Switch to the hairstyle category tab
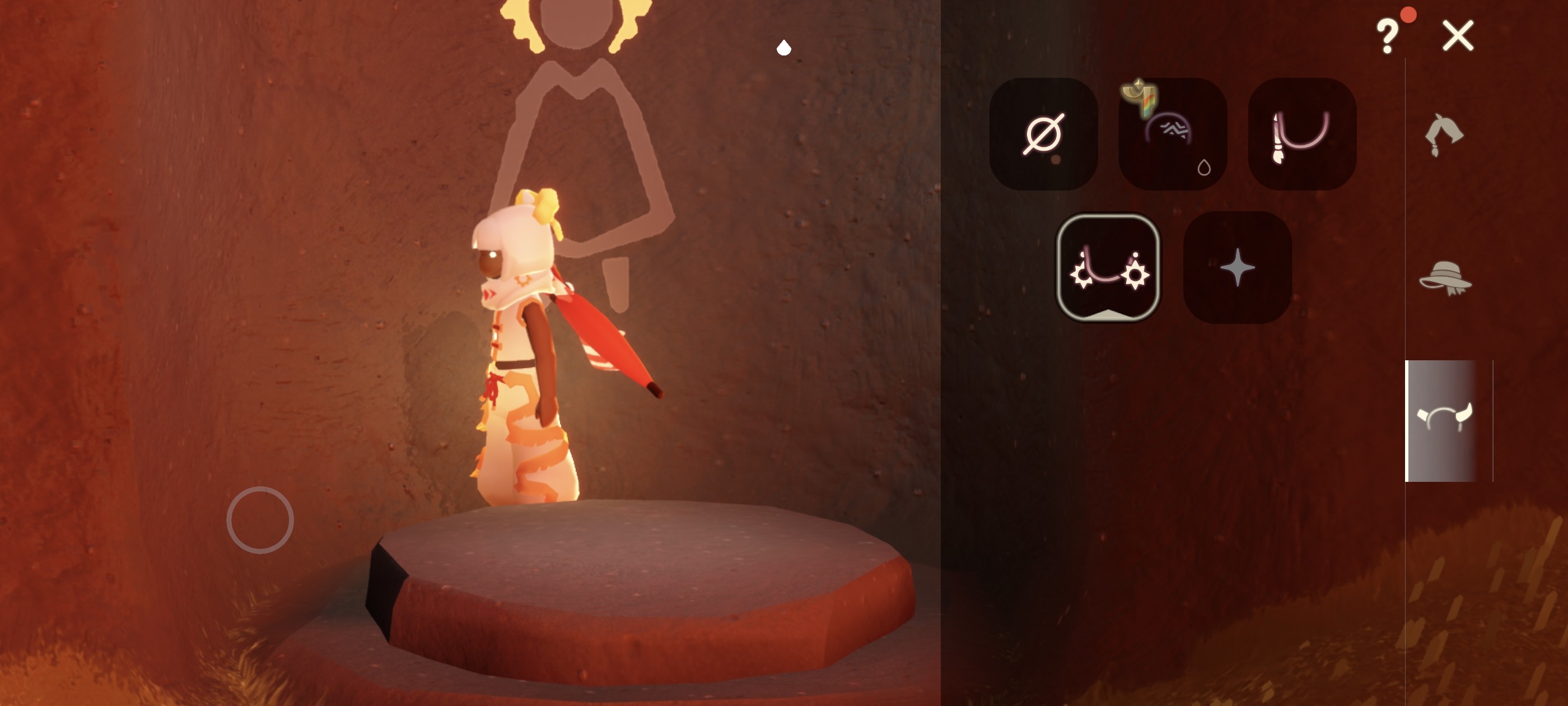 [1443, 135]
